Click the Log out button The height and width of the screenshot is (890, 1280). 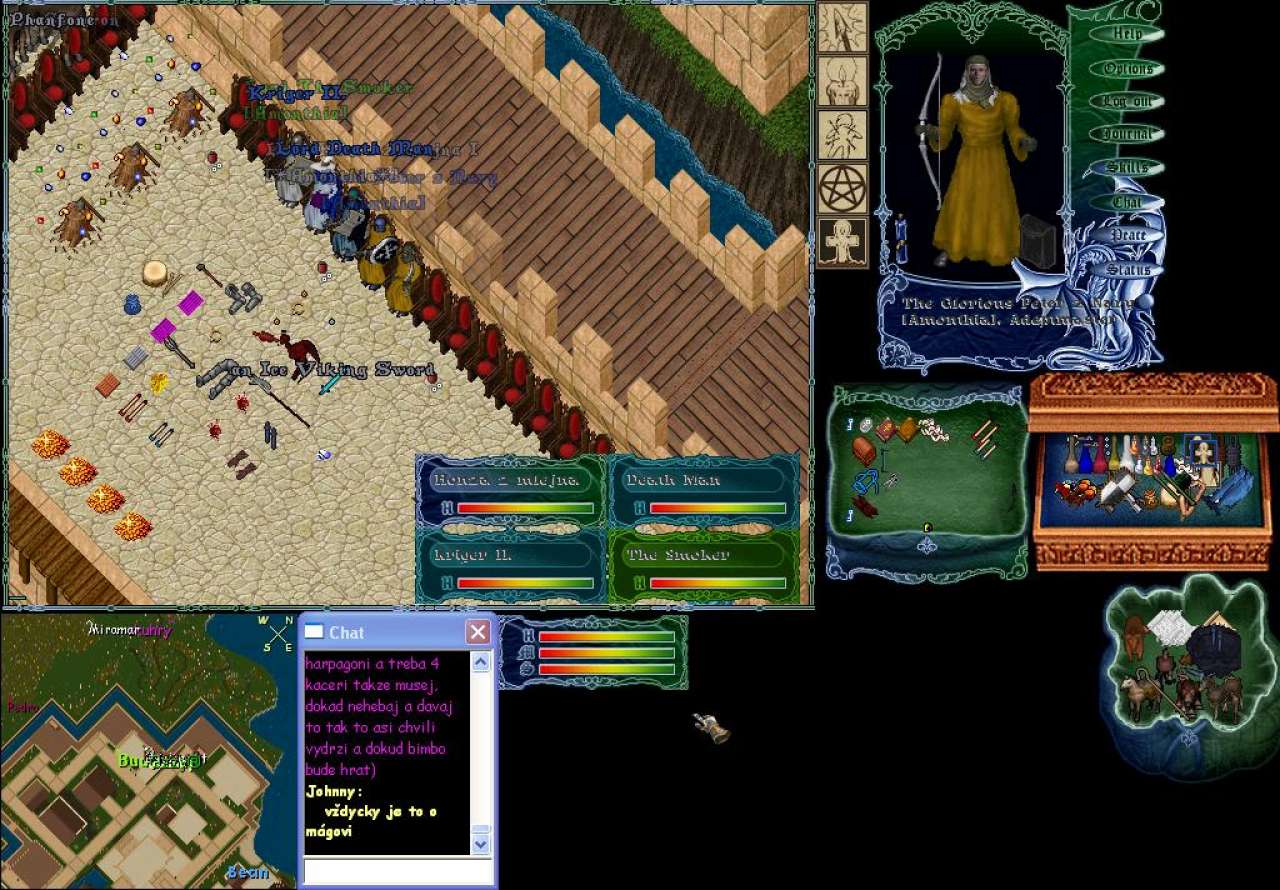click(x=1127, y=101)
